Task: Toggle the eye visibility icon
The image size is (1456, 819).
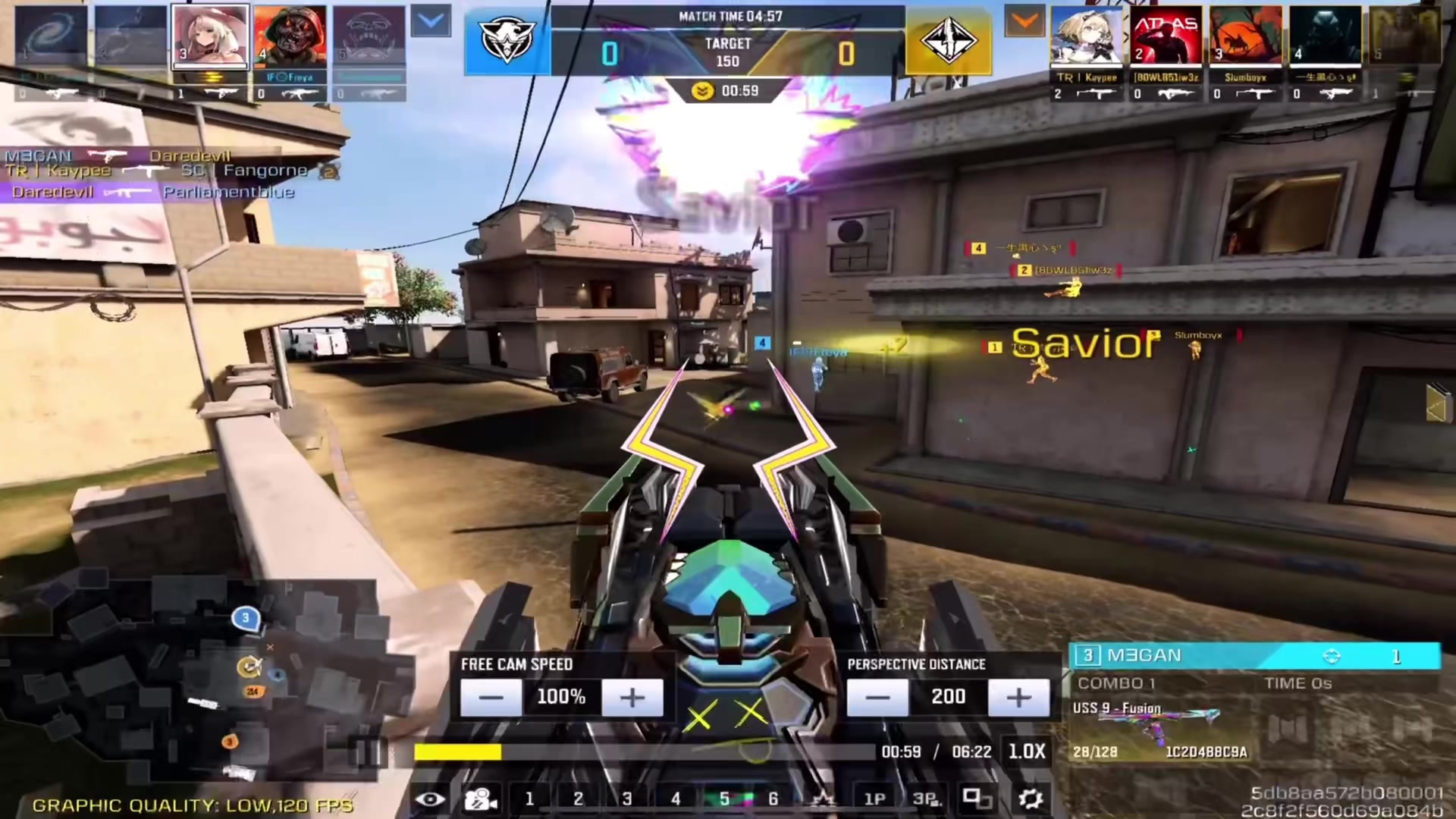Action: coord(430,799)
